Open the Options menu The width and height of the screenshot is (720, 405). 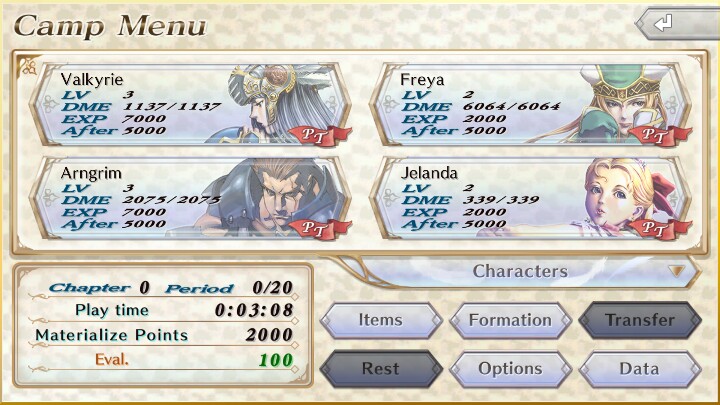510,369
